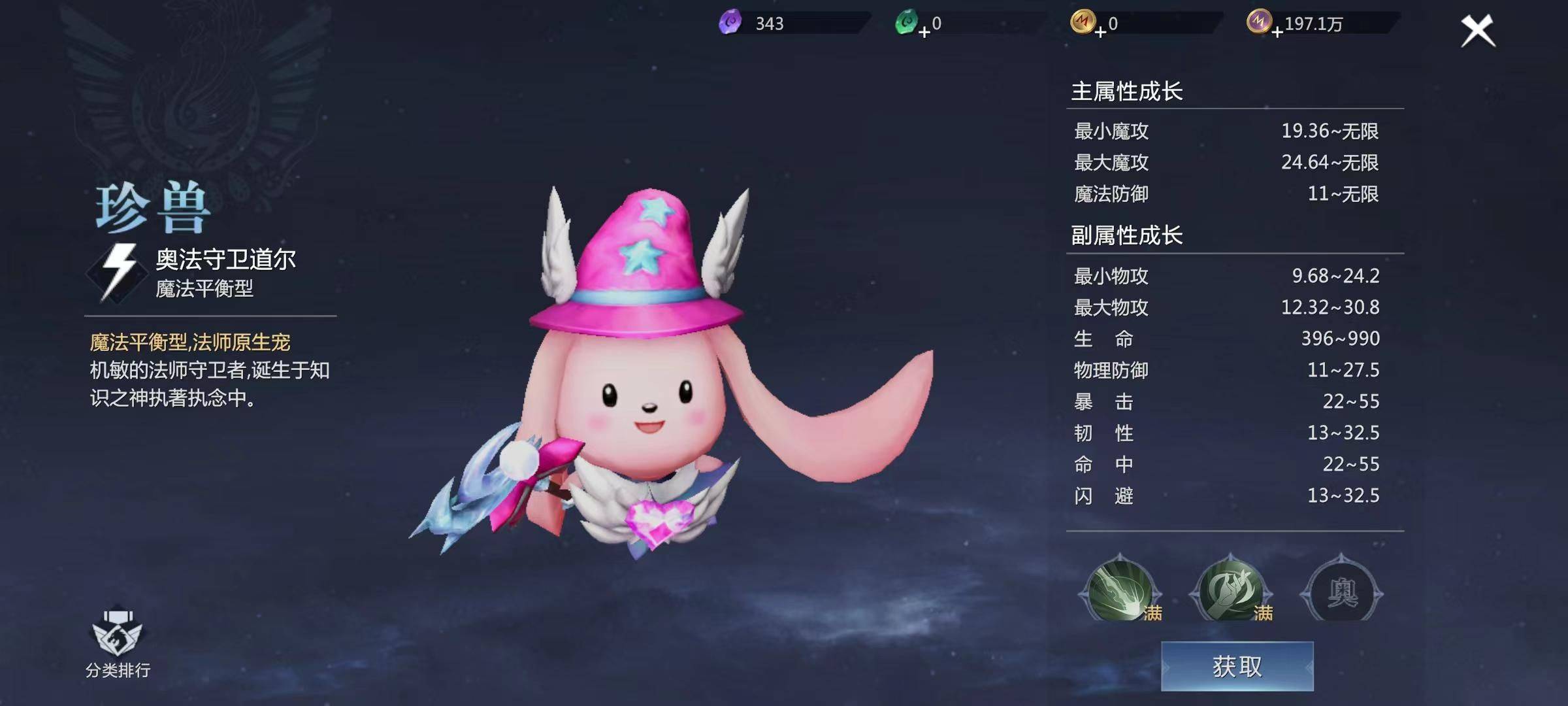Image resolution: width=1568 pixels, height=706 pixels.
Task: Add green gem currency with plus button
Action: point(924,32)
